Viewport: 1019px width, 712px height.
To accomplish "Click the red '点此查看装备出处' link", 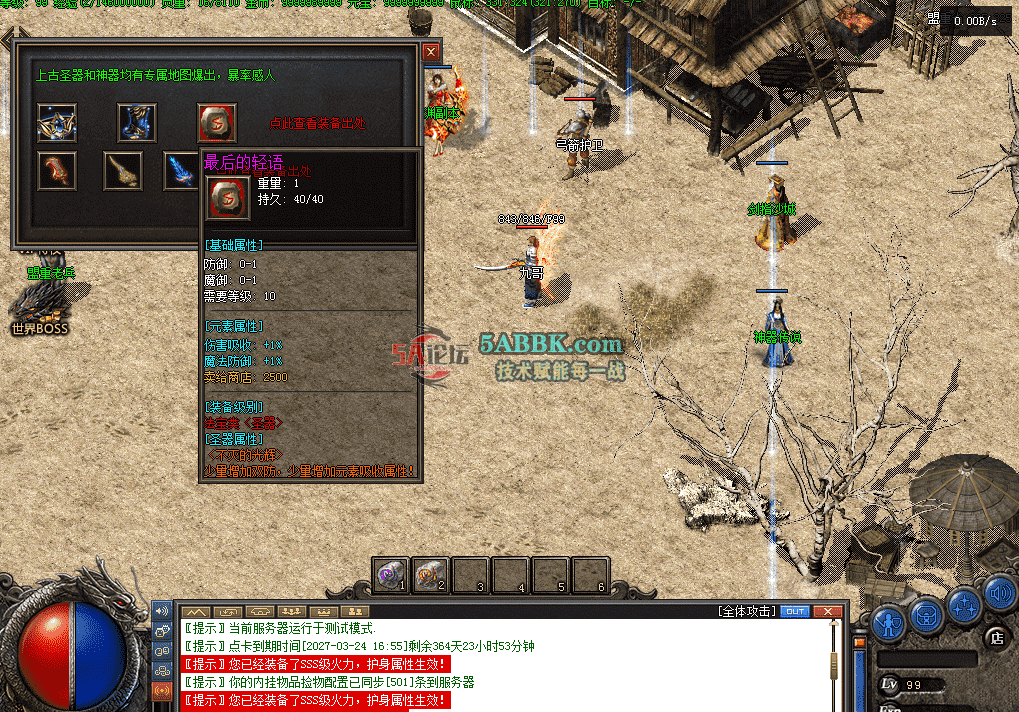I will [317, 124].
